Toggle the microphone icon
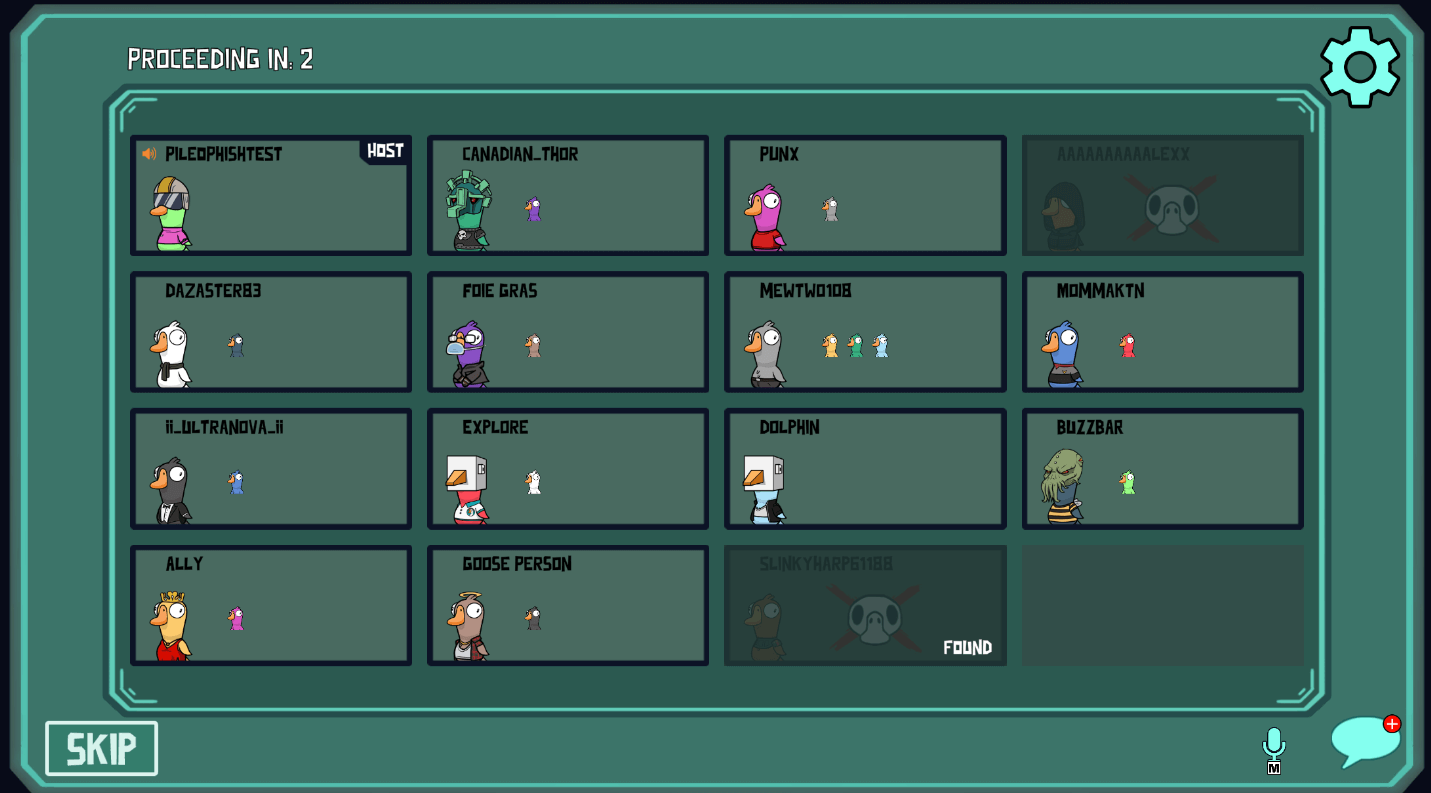1431x793 pixels. click(1273, 746)
